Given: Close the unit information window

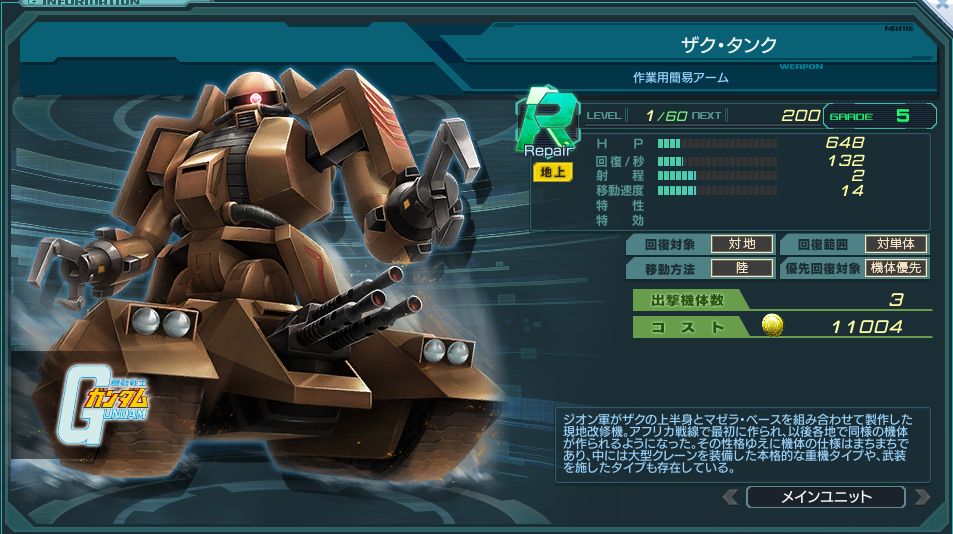Looking at the screenshot, I should (x=943, y=6).
